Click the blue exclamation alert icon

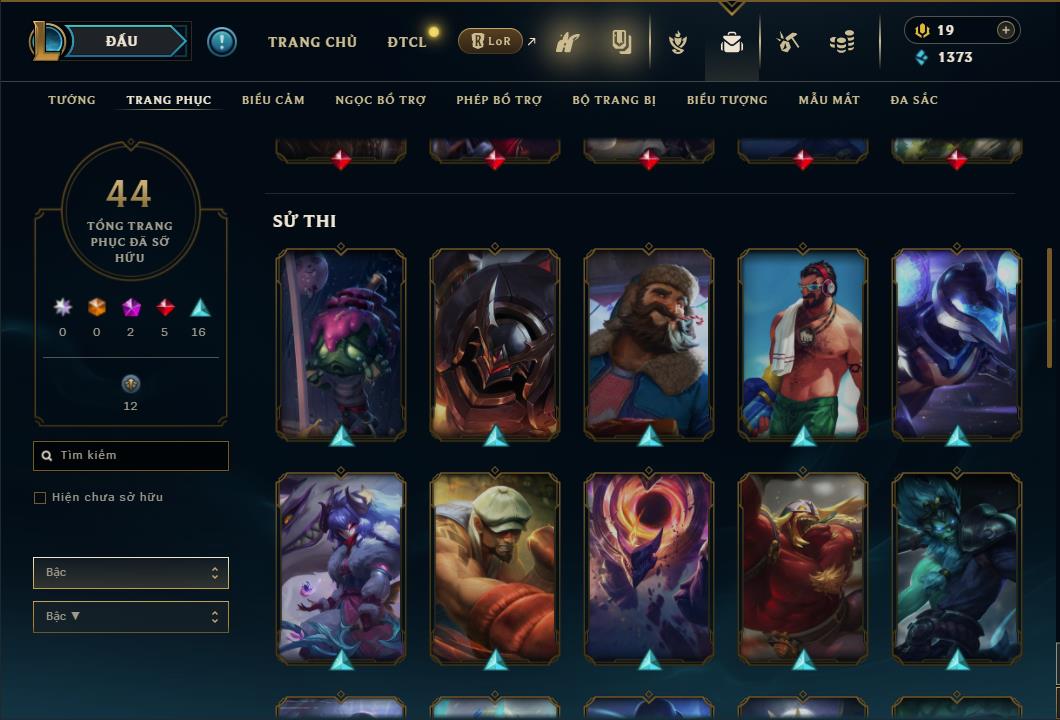tap(222, 42)
